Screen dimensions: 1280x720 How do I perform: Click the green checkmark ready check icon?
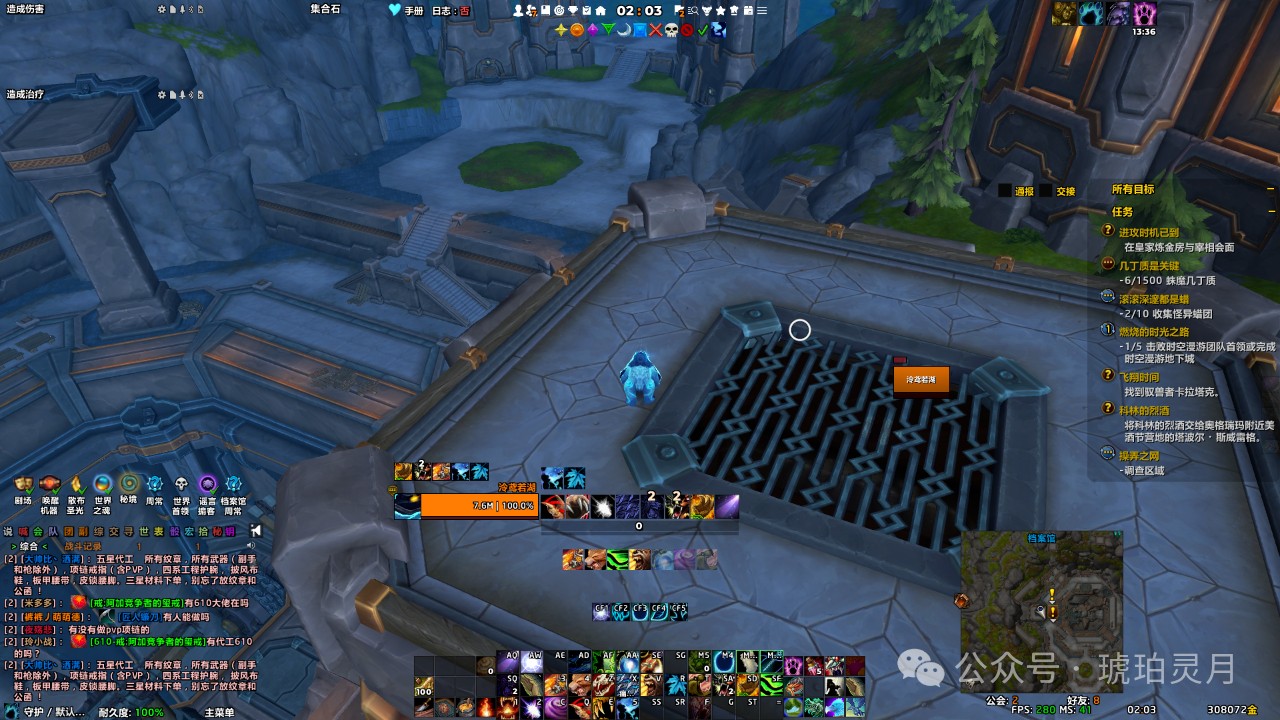[703, 30]
